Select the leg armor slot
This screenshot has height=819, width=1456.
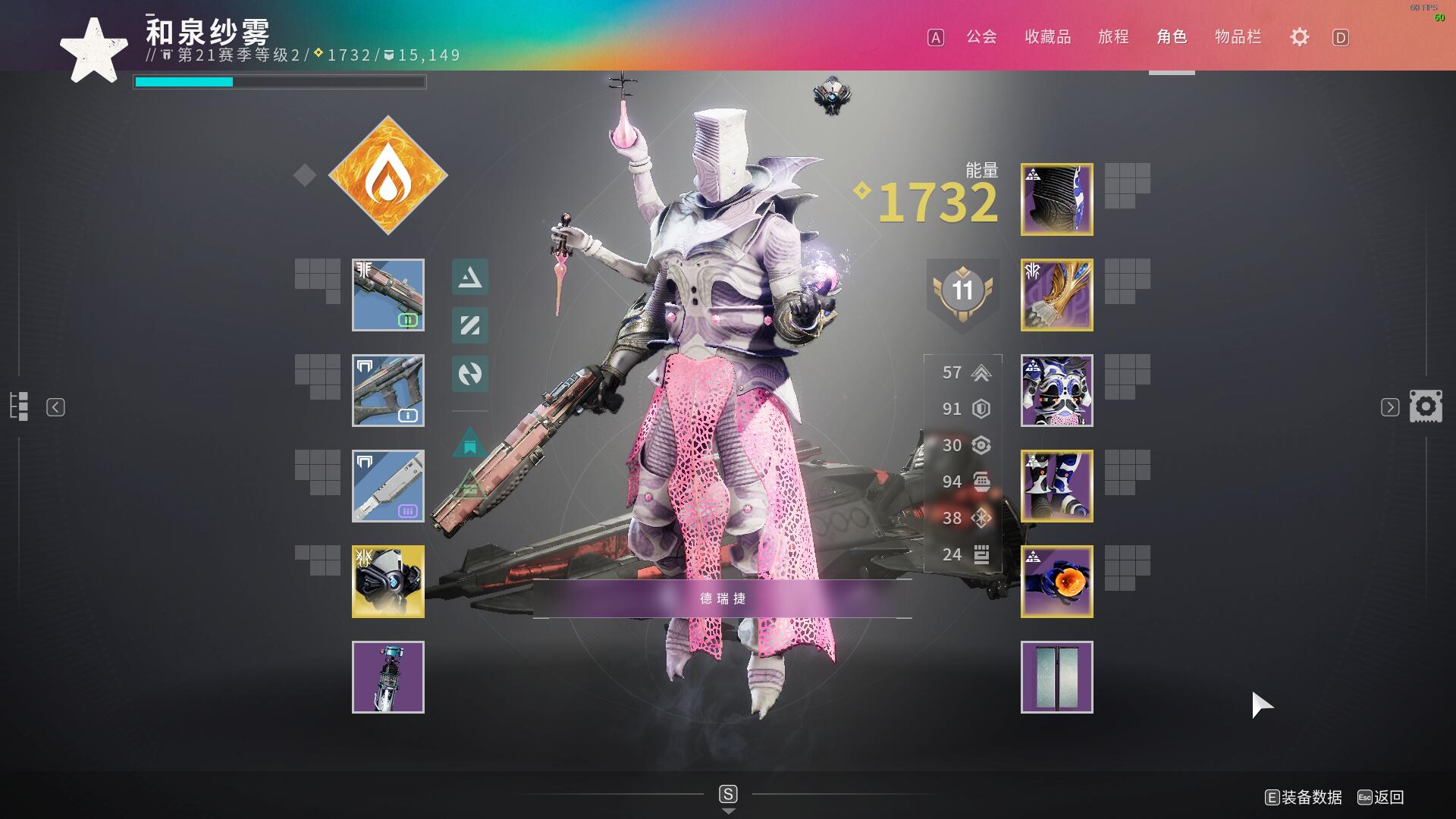(x=1056, y=486)
